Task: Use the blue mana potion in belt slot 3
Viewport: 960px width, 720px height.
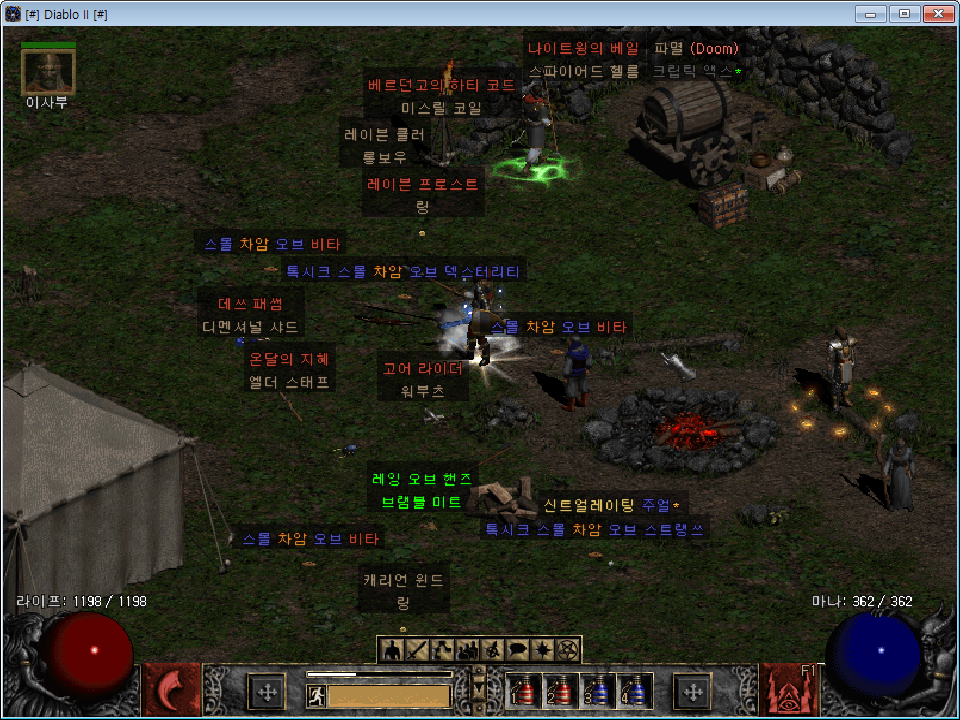Action: (x=597, y=691)
